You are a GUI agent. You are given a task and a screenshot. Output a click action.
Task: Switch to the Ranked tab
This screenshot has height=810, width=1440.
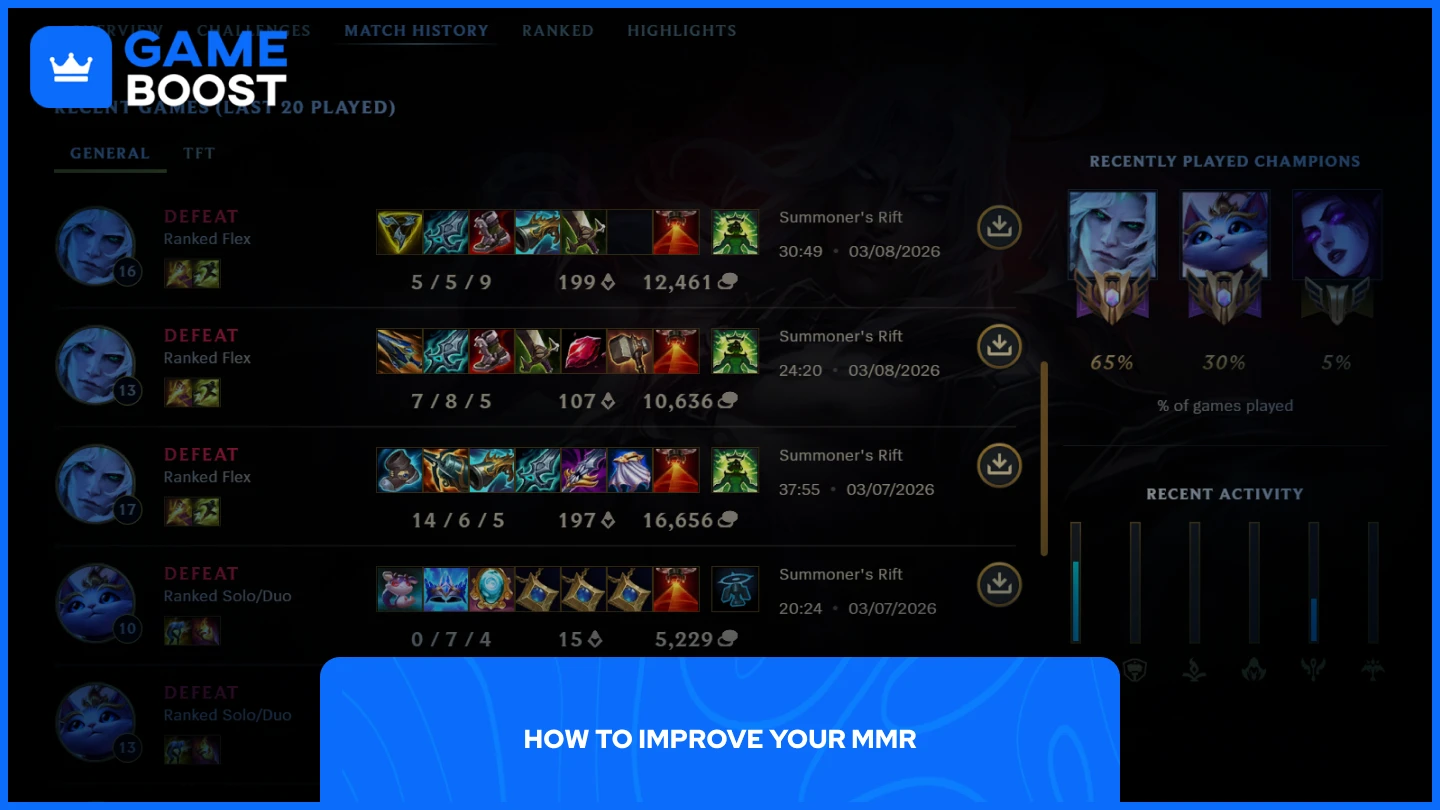tap(558, 30)
